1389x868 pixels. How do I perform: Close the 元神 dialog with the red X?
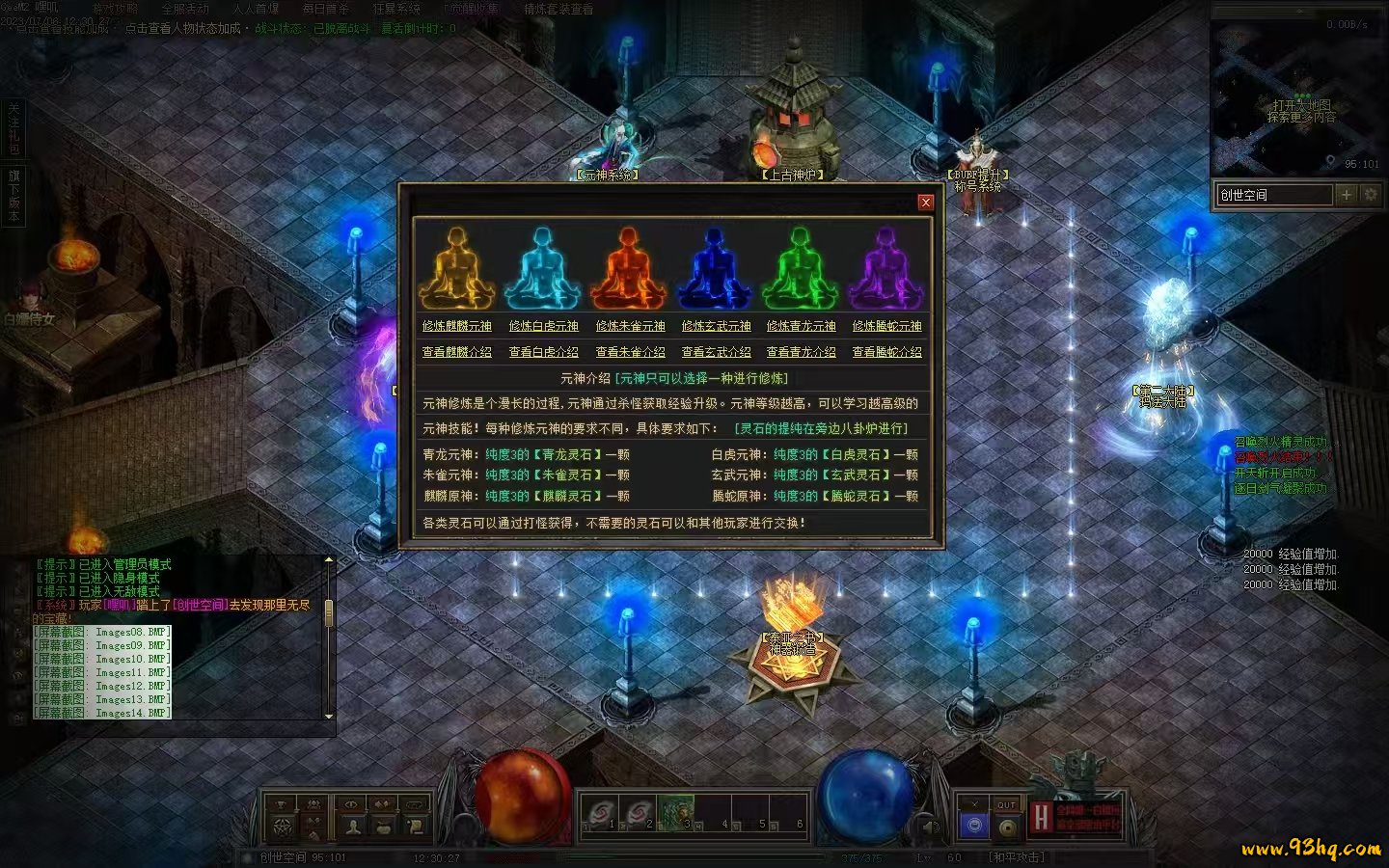(925, 202)
